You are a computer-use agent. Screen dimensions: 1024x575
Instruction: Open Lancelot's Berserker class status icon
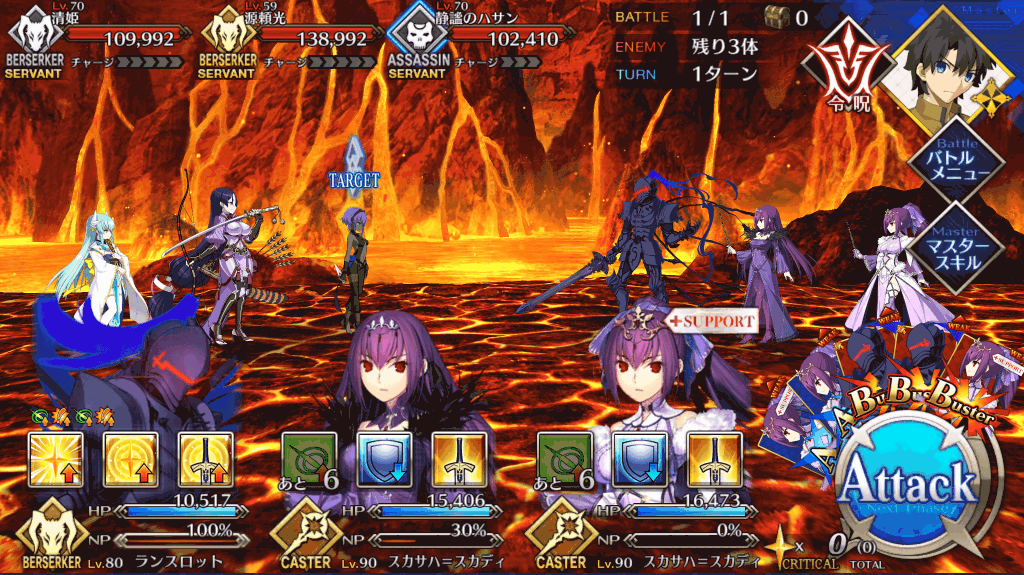click(48, 537)
